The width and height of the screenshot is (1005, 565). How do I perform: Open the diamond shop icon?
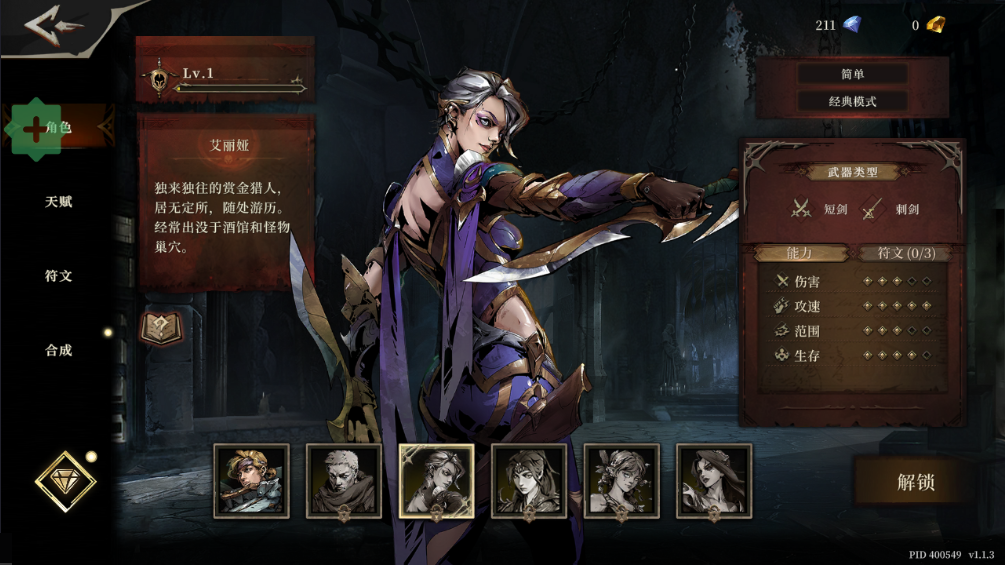coord(66,482)
